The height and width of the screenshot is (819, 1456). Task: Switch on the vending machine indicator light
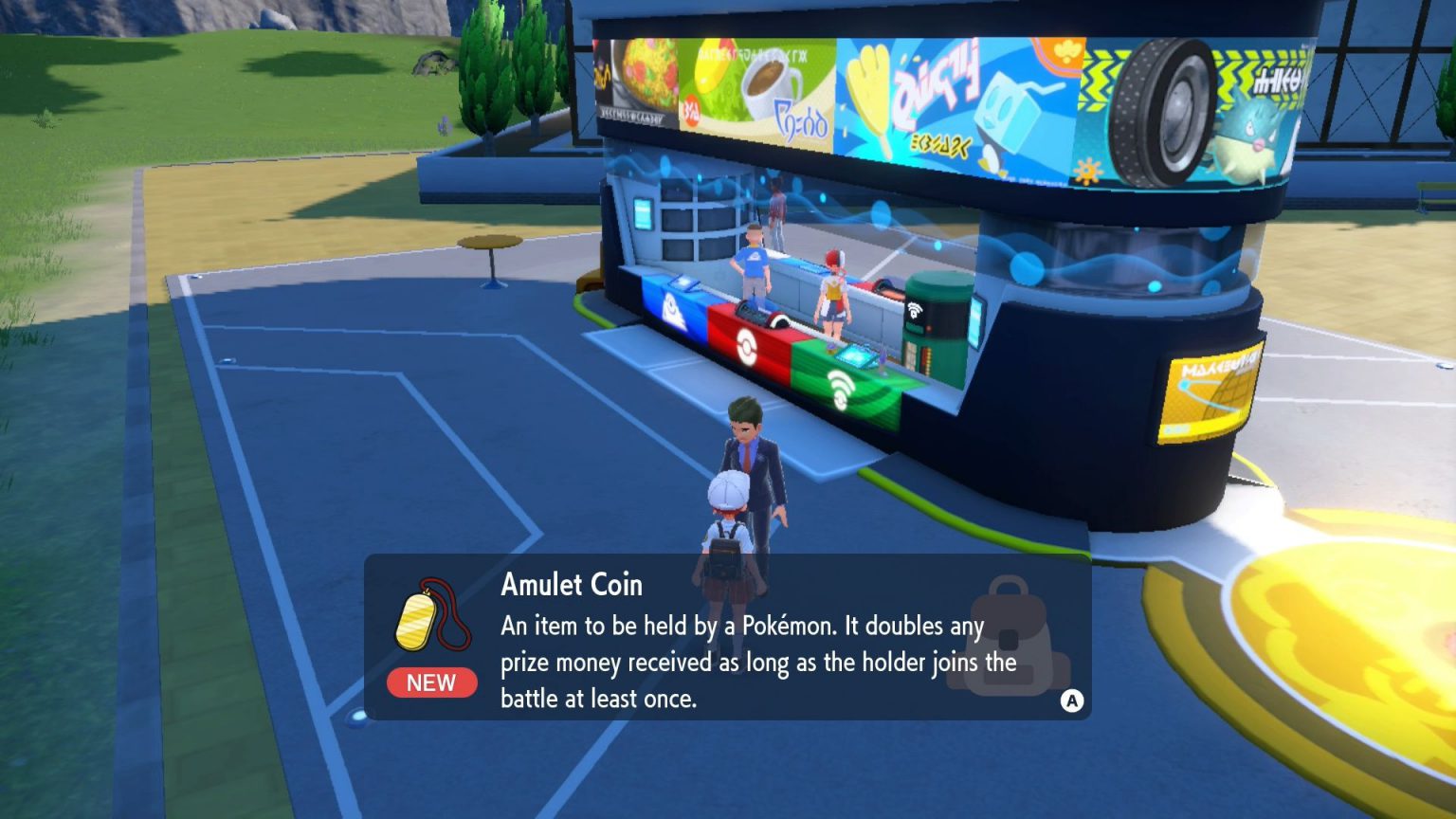(929, 327)
